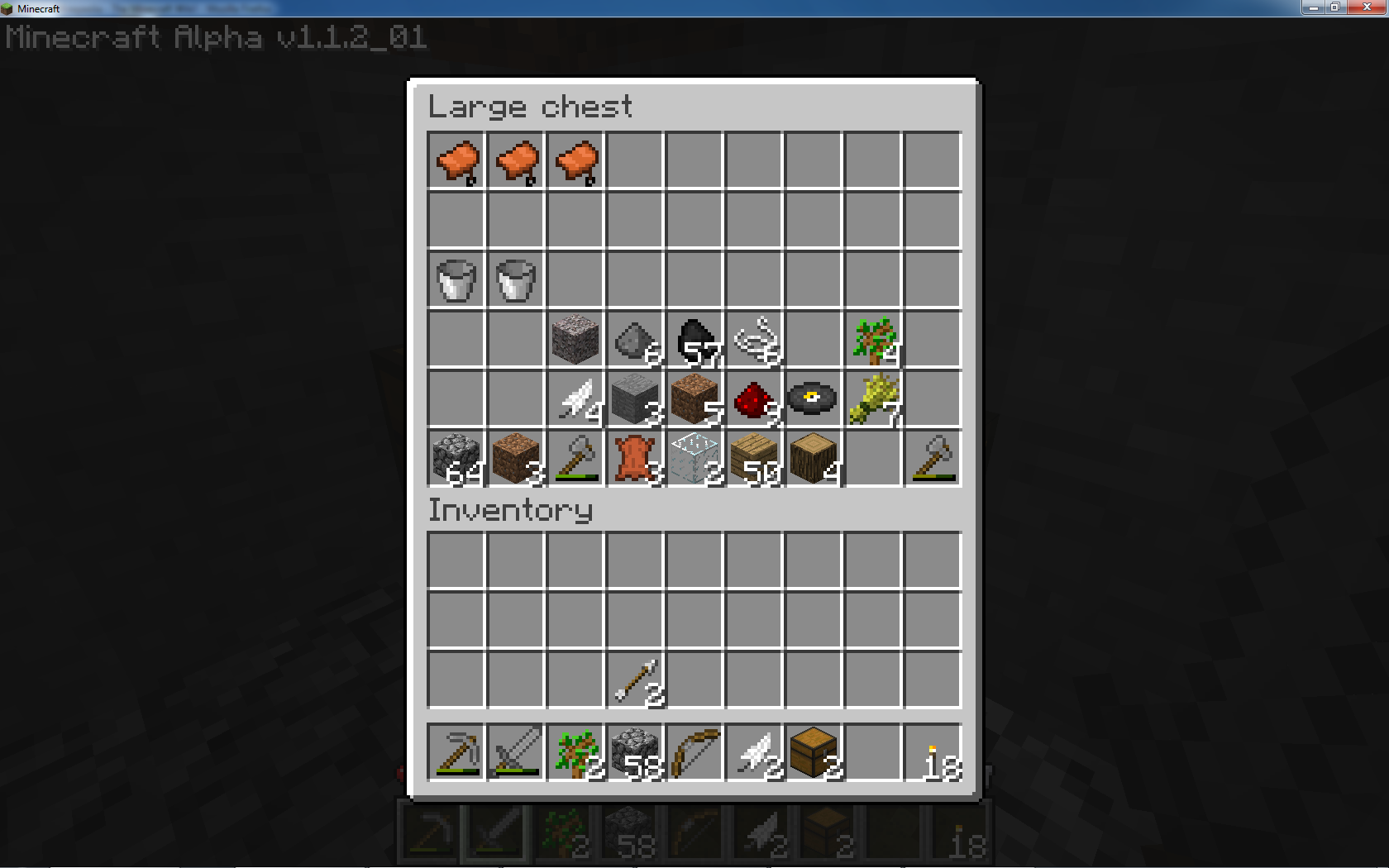Image resolution: width=1389 pixels, height=868 pixels.
Task: Pick up the stone sword in the hotbar
Action: point(515,752)
